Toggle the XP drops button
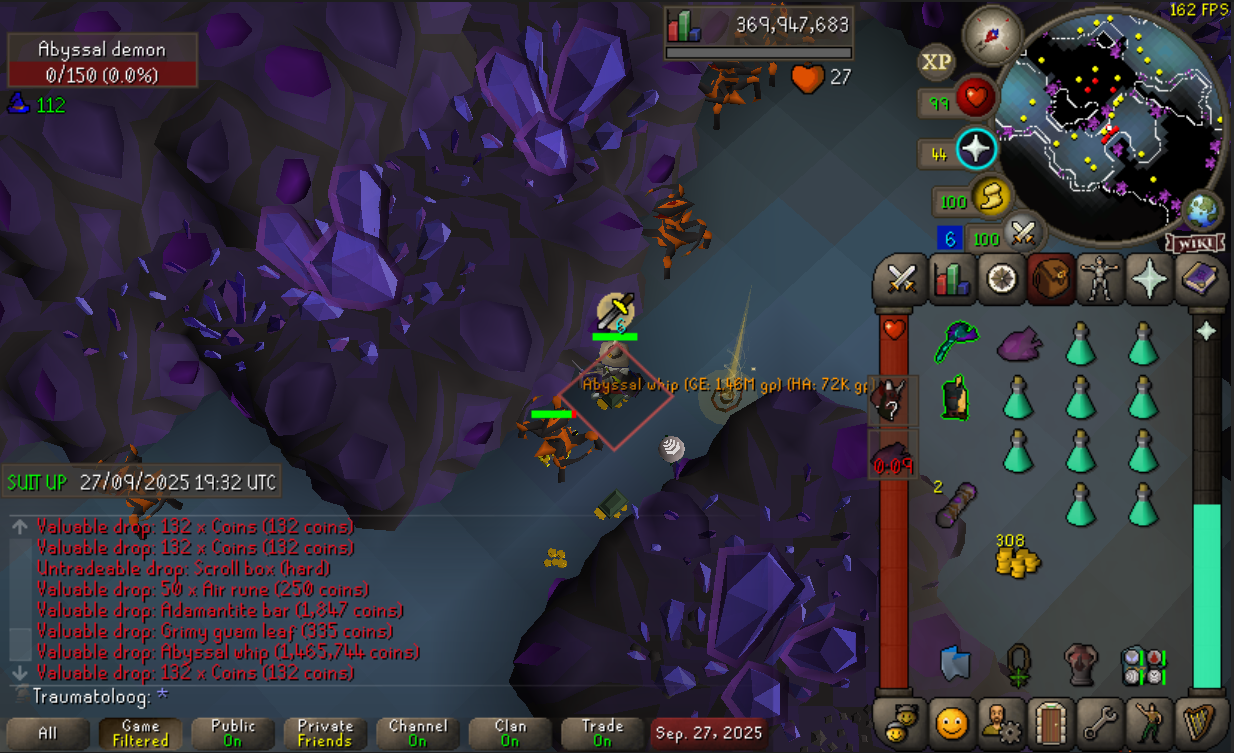Viewport: 1234px width, 753px height. coord(936,62)
